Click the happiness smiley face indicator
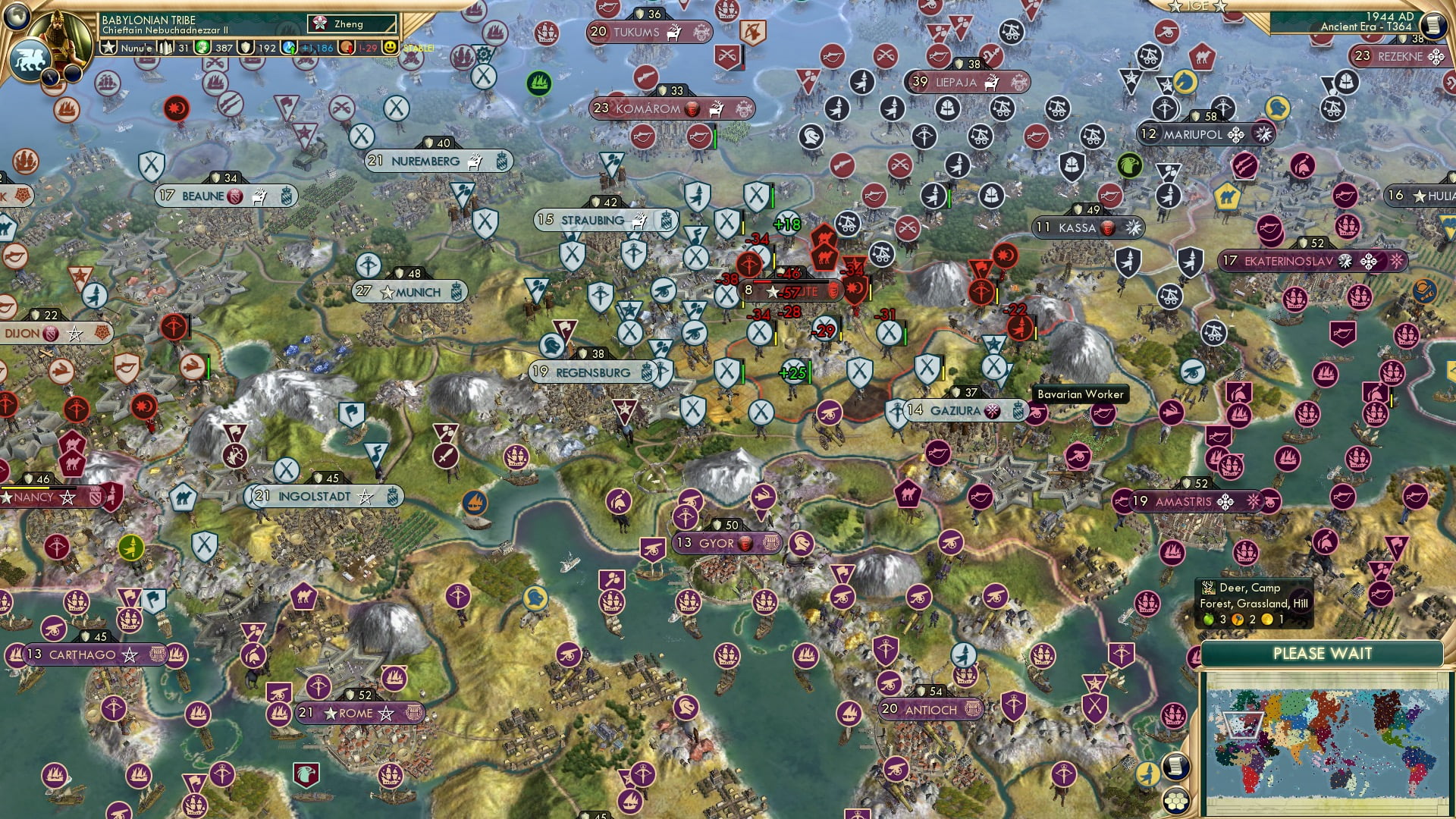The height and width of the screenshot is (819, 1456). [x=390, y=47]
